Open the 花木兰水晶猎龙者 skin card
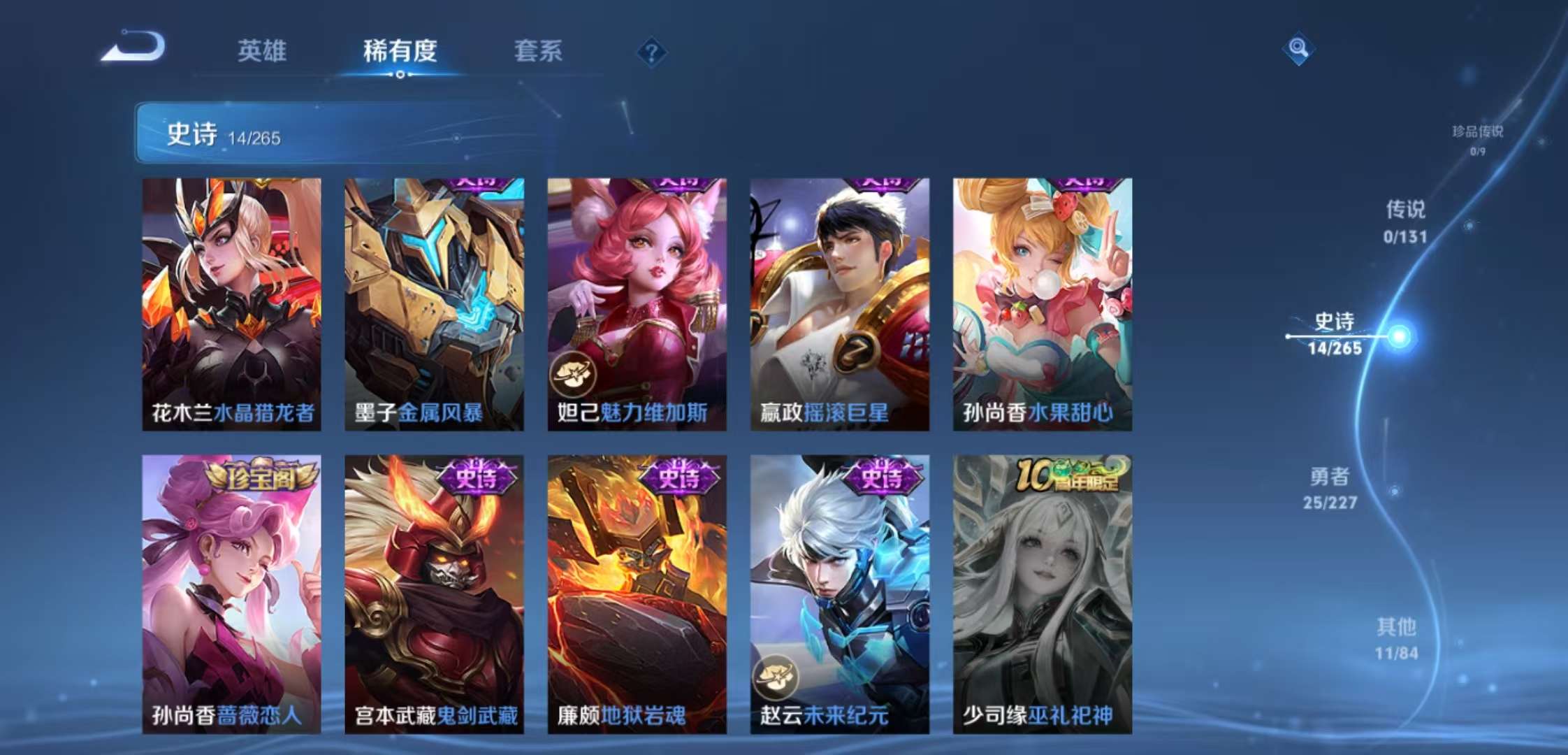The height and width of the screenshot is (755, 1568). tap(231, 301)
